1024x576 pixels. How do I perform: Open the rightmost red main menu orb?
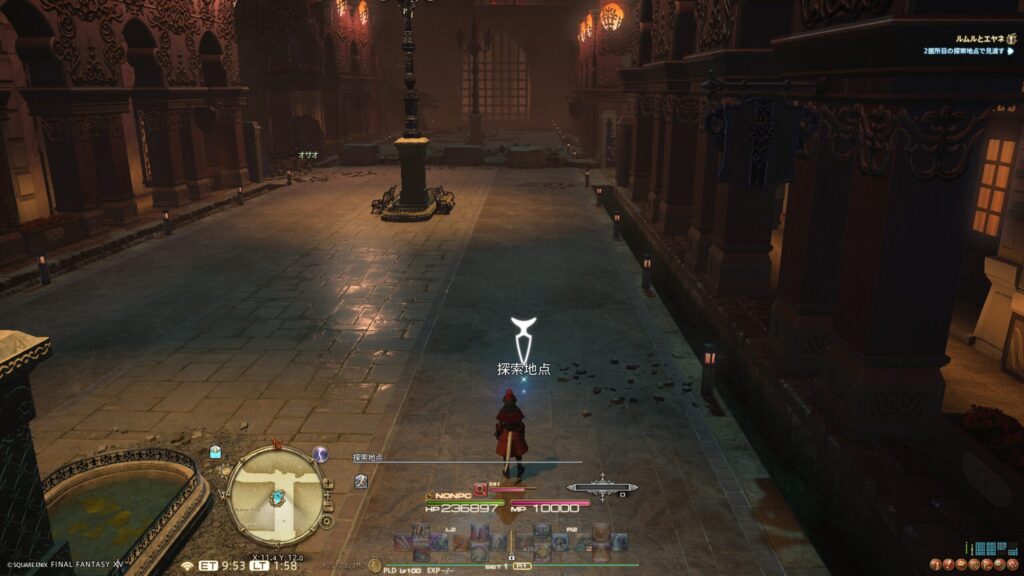click(x=1014, y=565)
